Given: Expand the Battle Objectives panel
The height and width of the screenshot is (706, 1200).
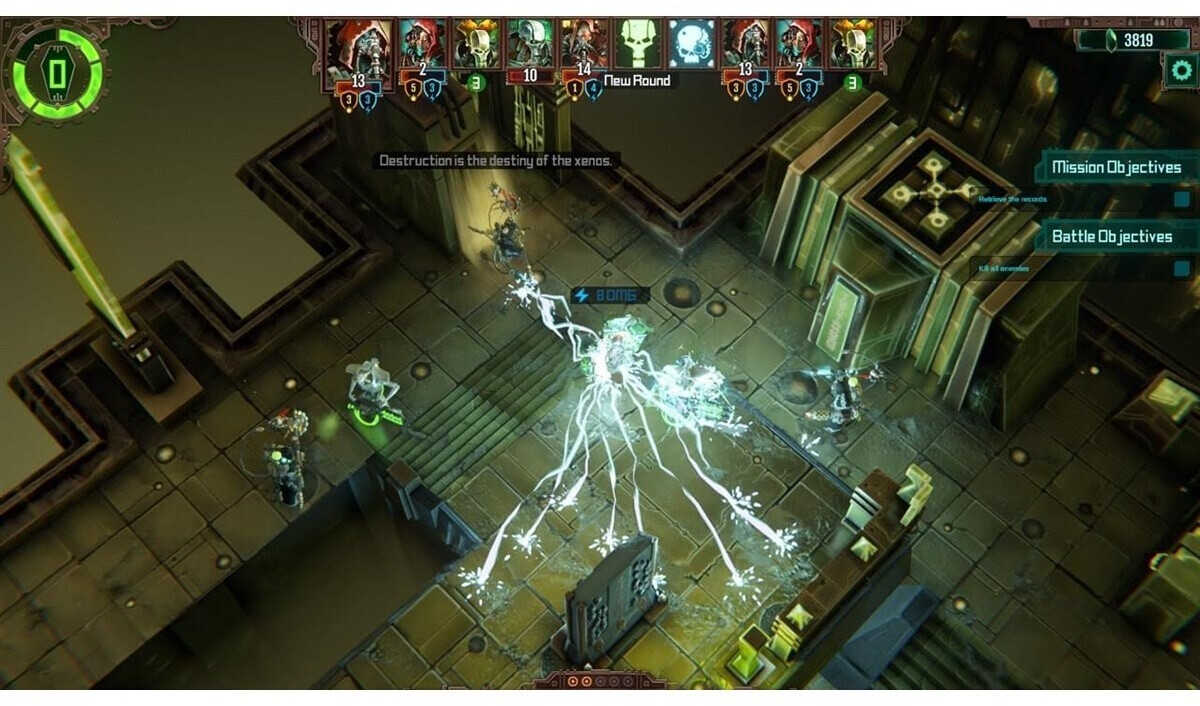Looking at the screenshot, I should (1111, 237).
